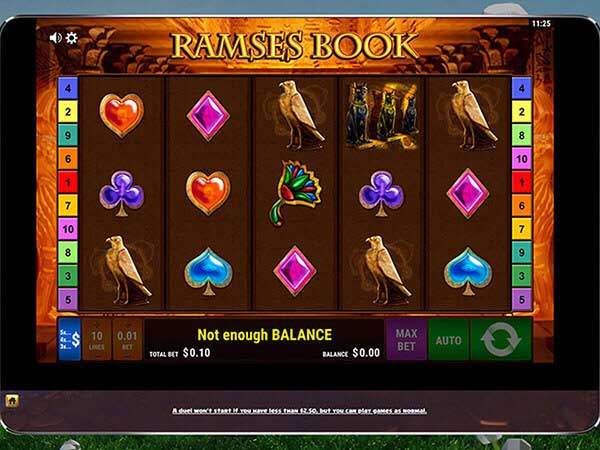The height and width of the screenshot is (450, 600).
Task: Change the 10 Lines setting
Action: coord(97,339)
